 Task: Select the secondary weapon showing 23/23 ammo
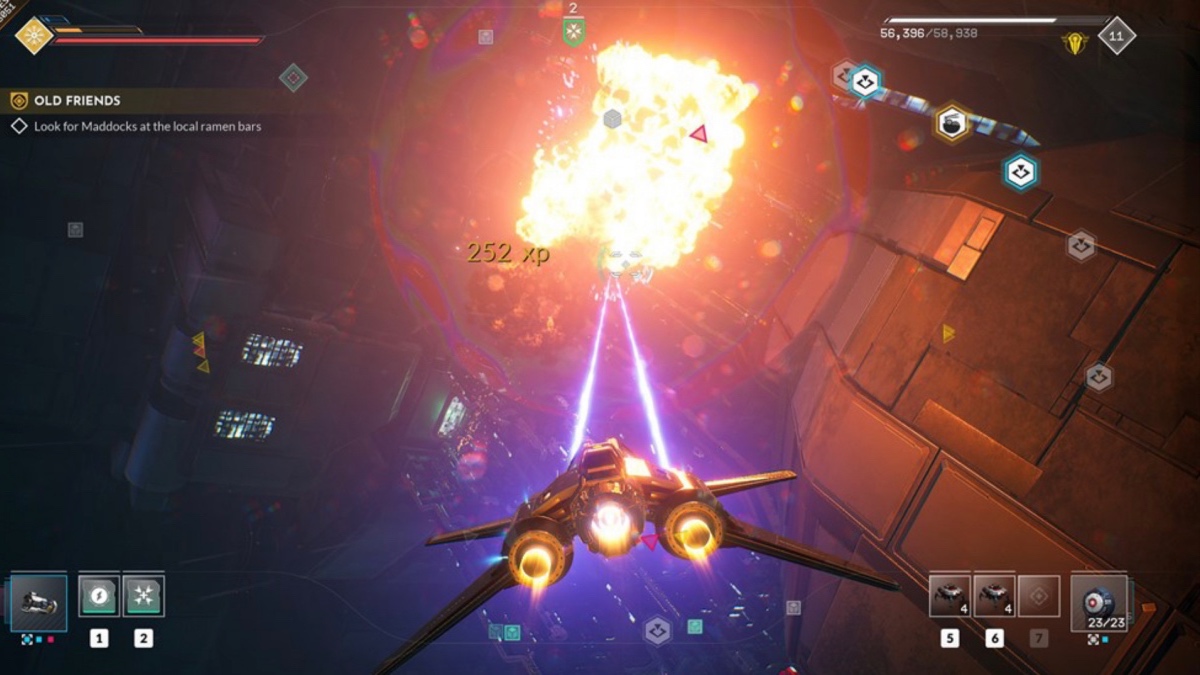(1098, 602)
